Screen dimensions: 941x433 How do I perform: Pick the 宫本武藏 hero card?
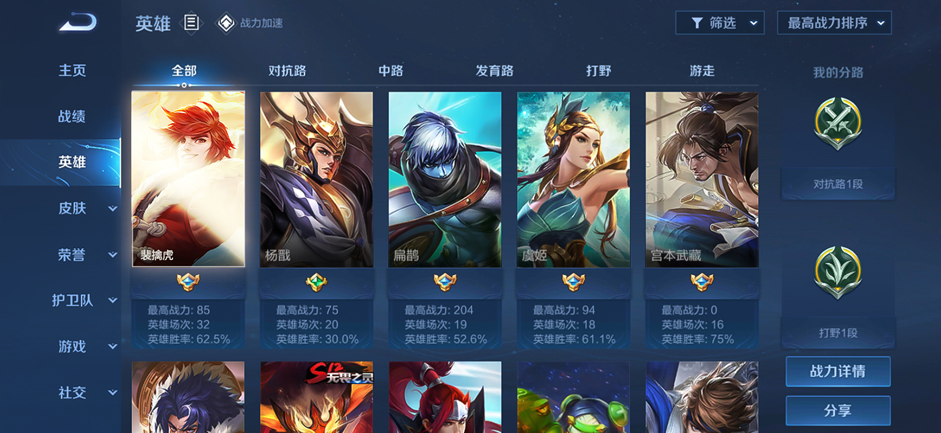(701, 180)
